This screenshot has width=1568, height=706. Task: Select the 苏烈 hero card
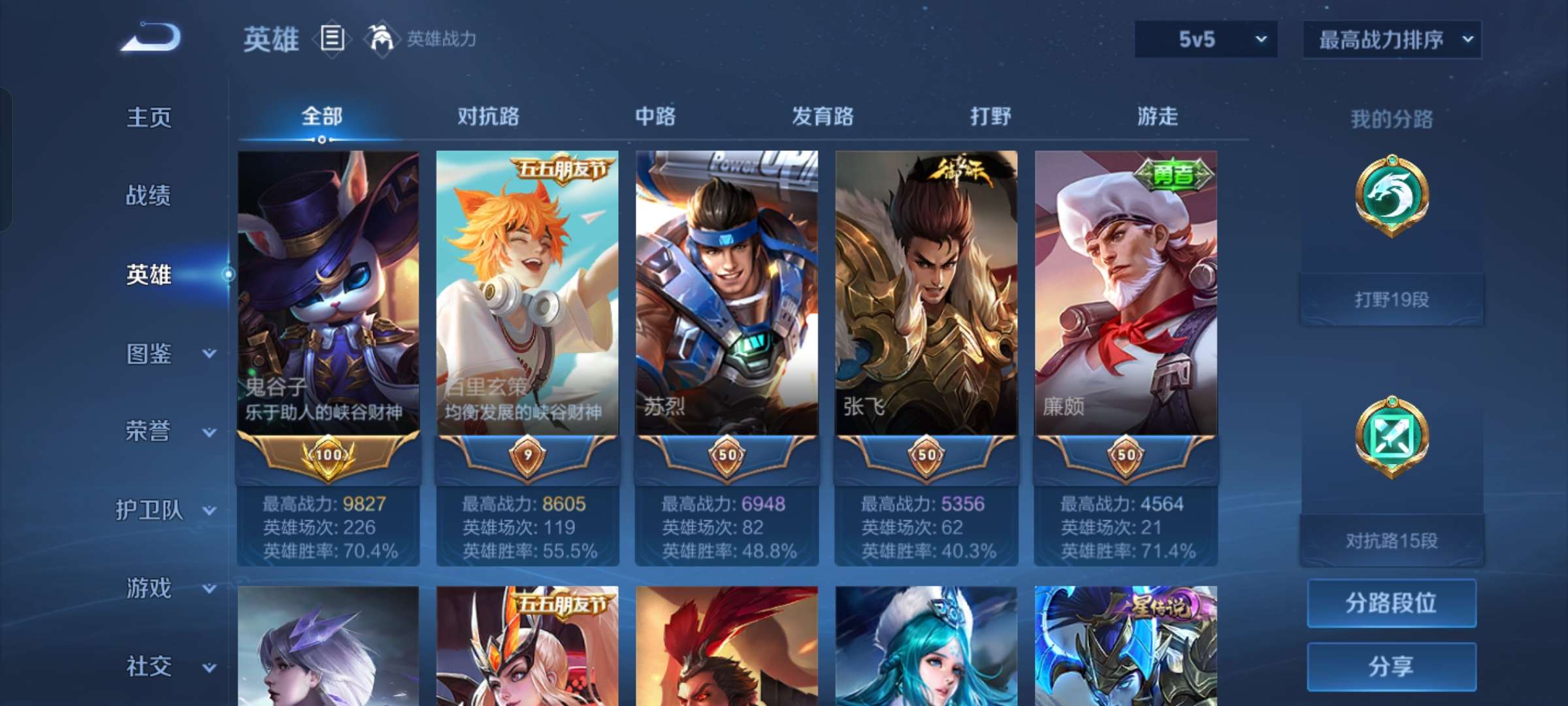coord(727,294)
